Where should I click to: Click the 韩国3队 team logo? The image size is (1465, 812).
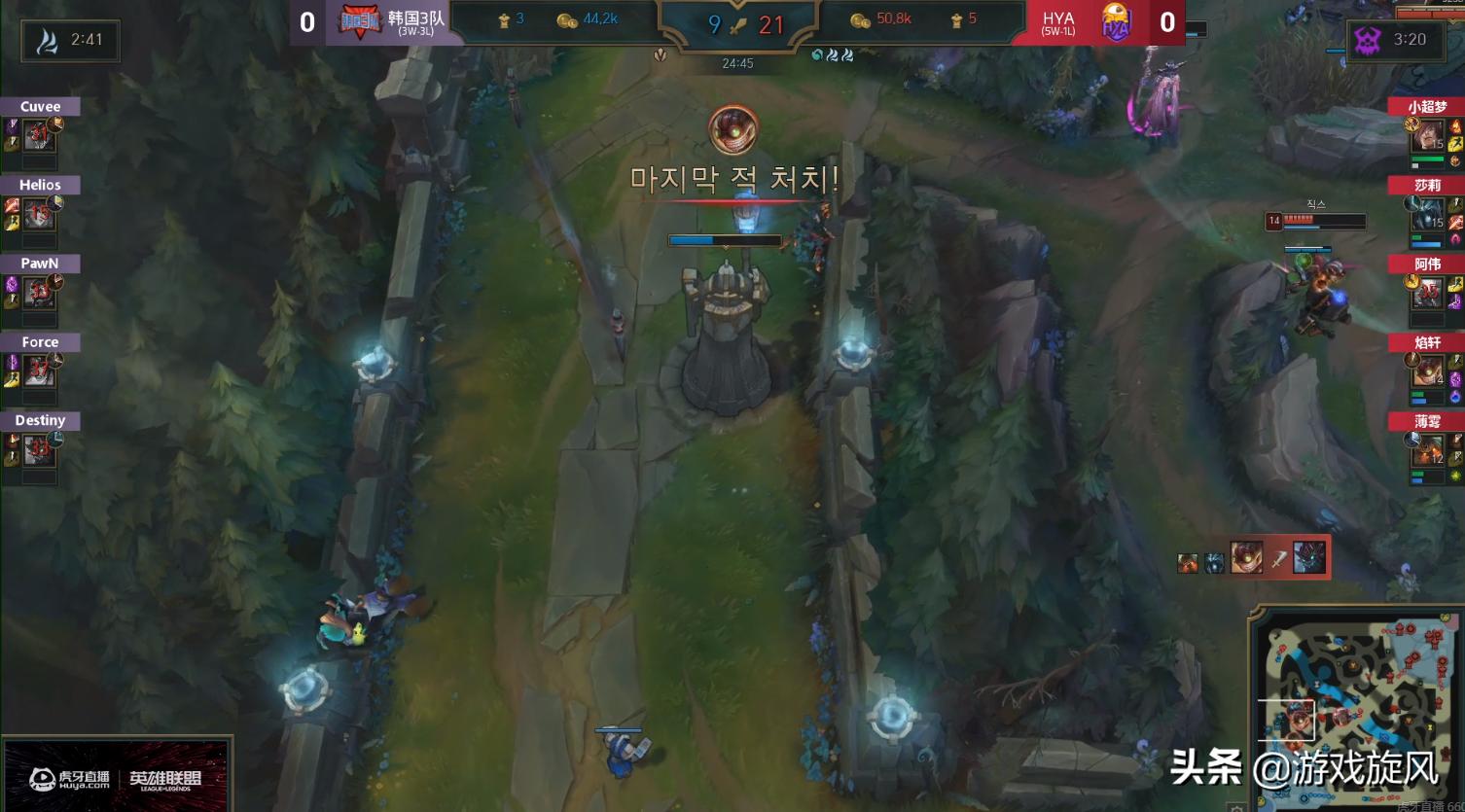point(359,21)
